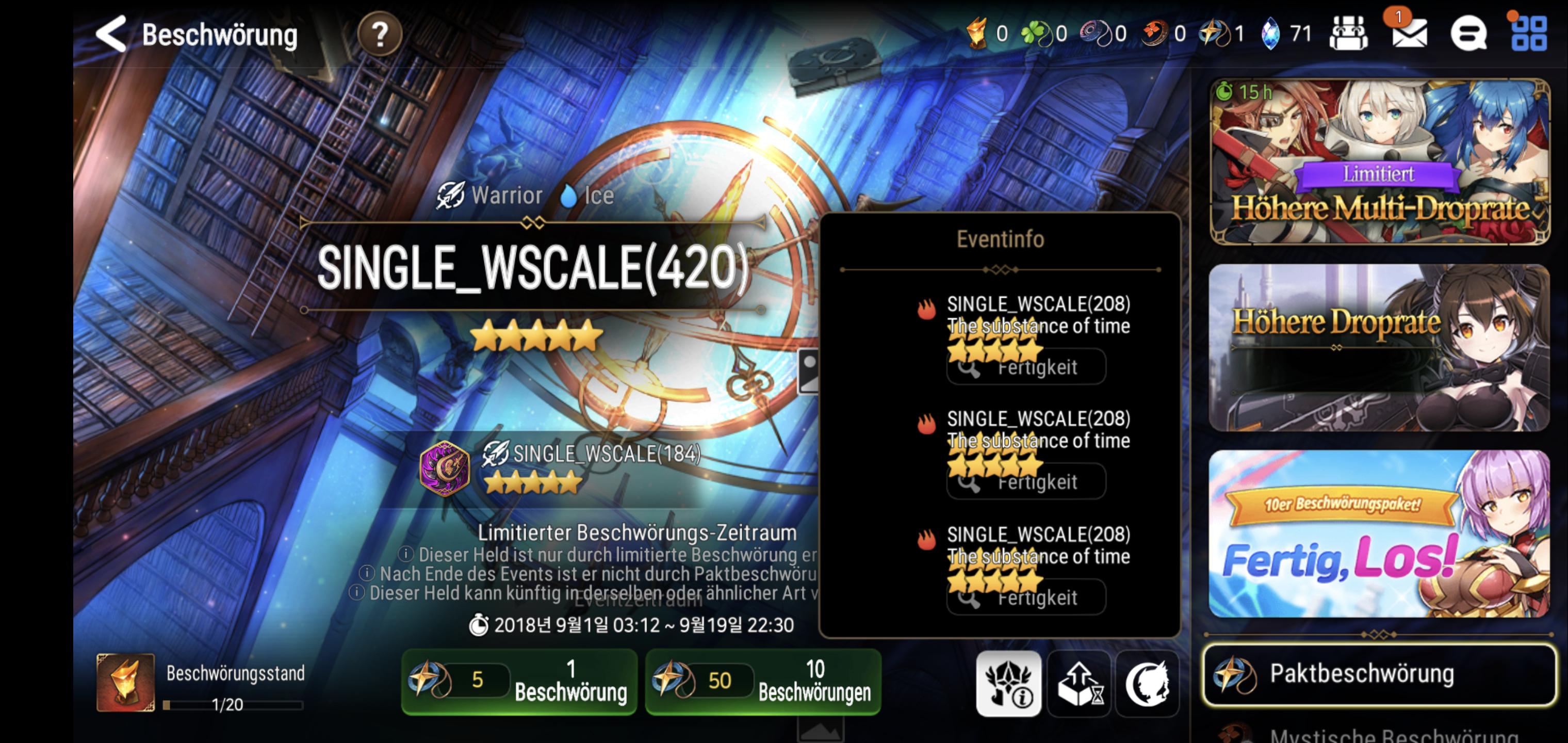Click the back arrow next to Beschwörung
Image resolution: width=1568 pixels, height=743 pixels.
tap(111, 35)
